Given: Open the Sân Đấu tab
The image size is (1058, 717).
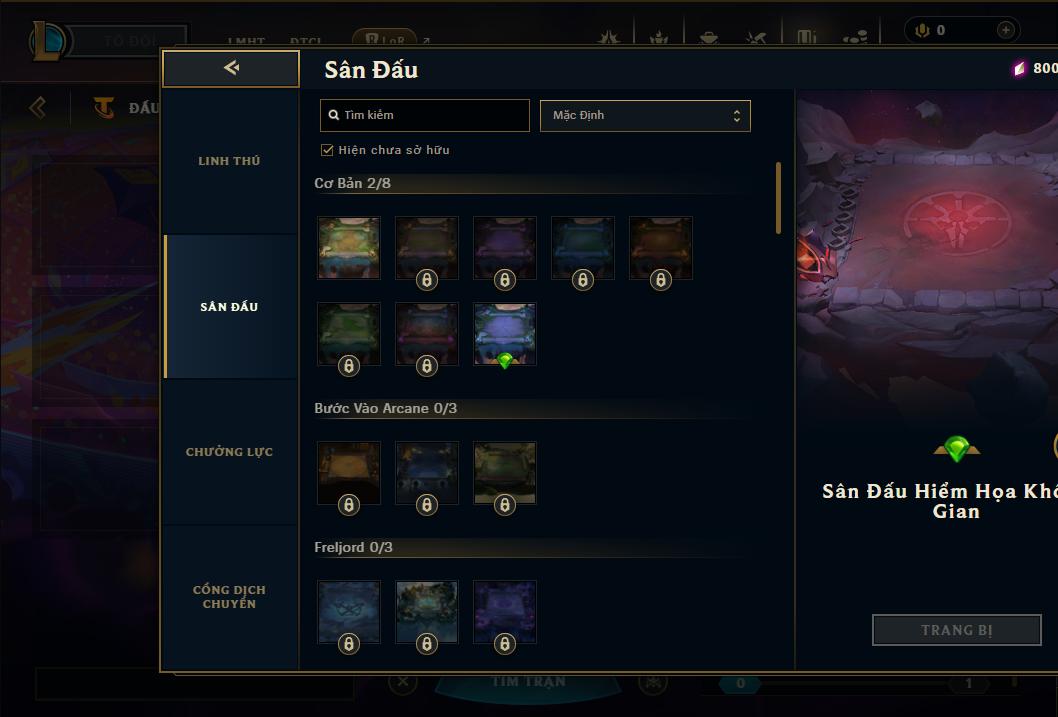Looking at the screenshot, I should coord(229,307).
